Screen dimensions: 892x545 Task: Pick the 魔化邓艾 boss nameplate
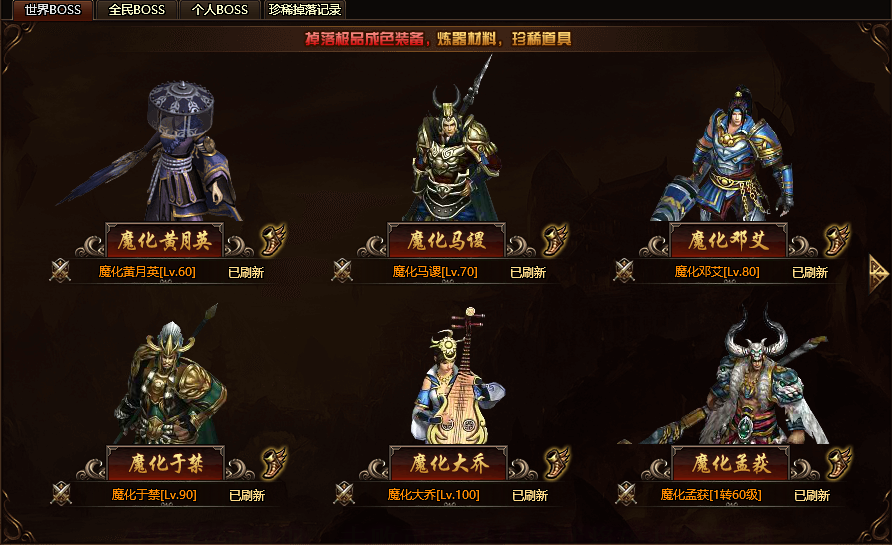coord(729,240)
